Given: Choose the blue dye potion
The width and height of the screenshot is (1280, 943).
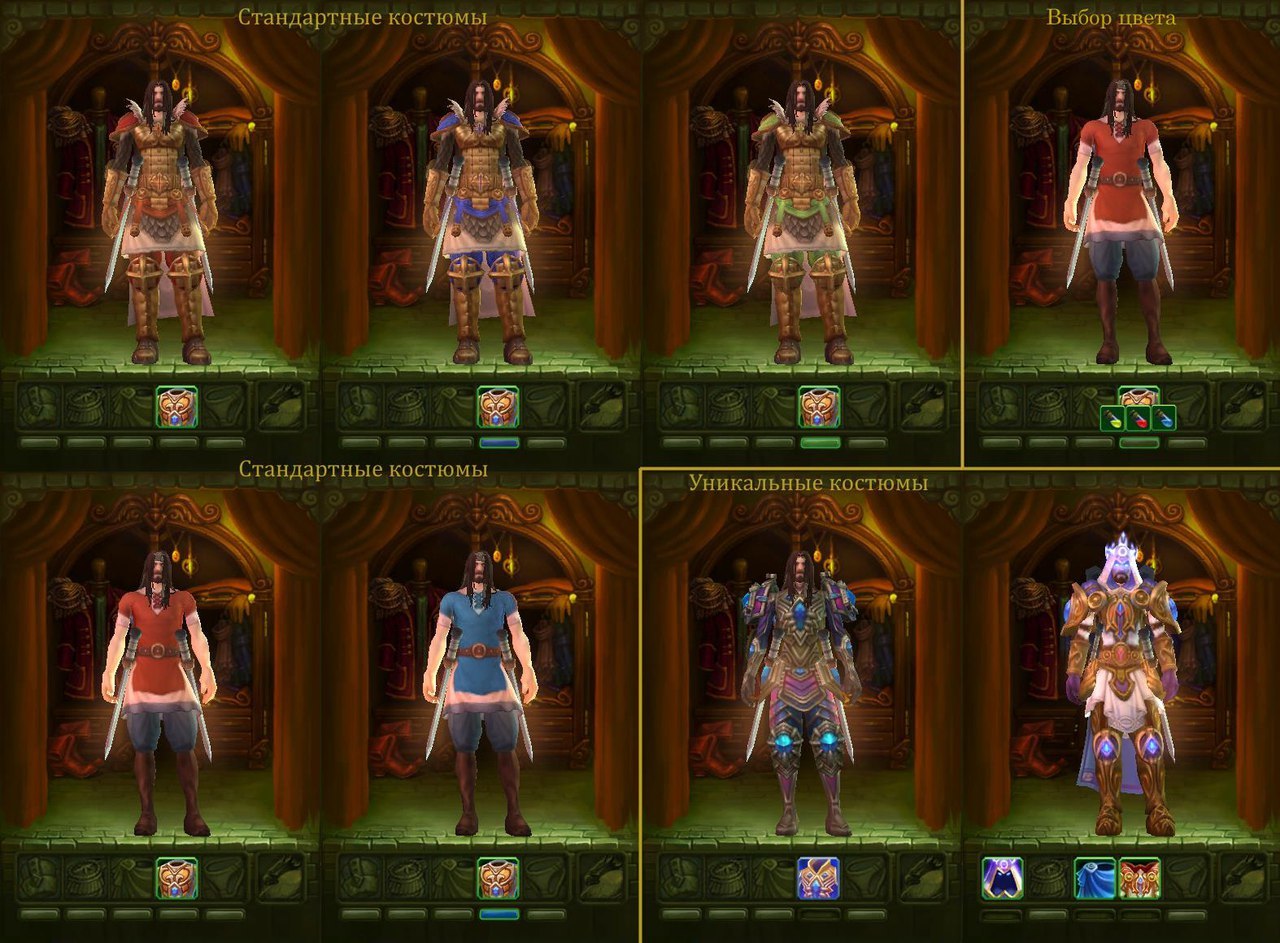Looking at the screenshot, I should (x=1163, y=418).
